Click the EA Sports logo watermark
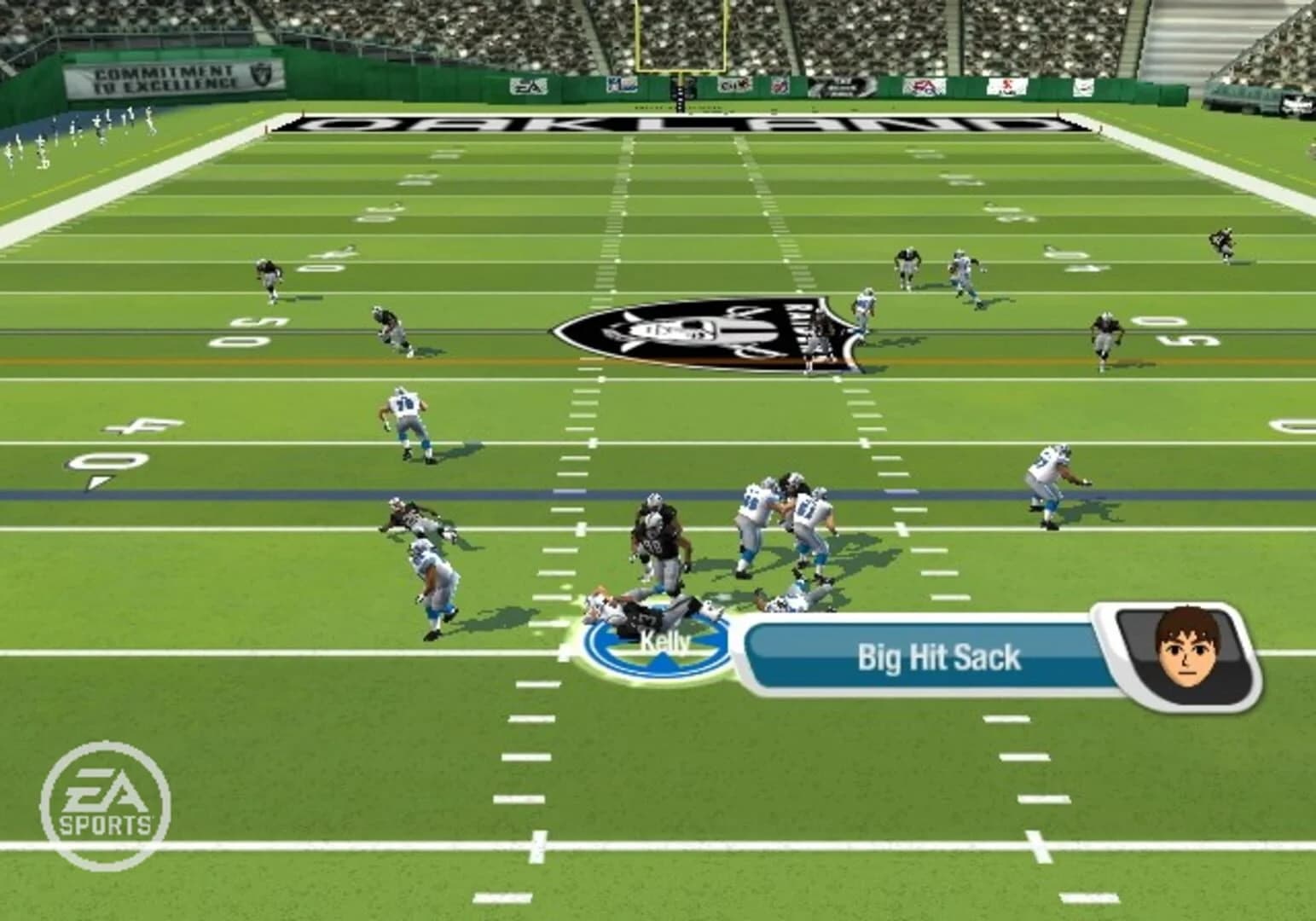 [104, 797]
